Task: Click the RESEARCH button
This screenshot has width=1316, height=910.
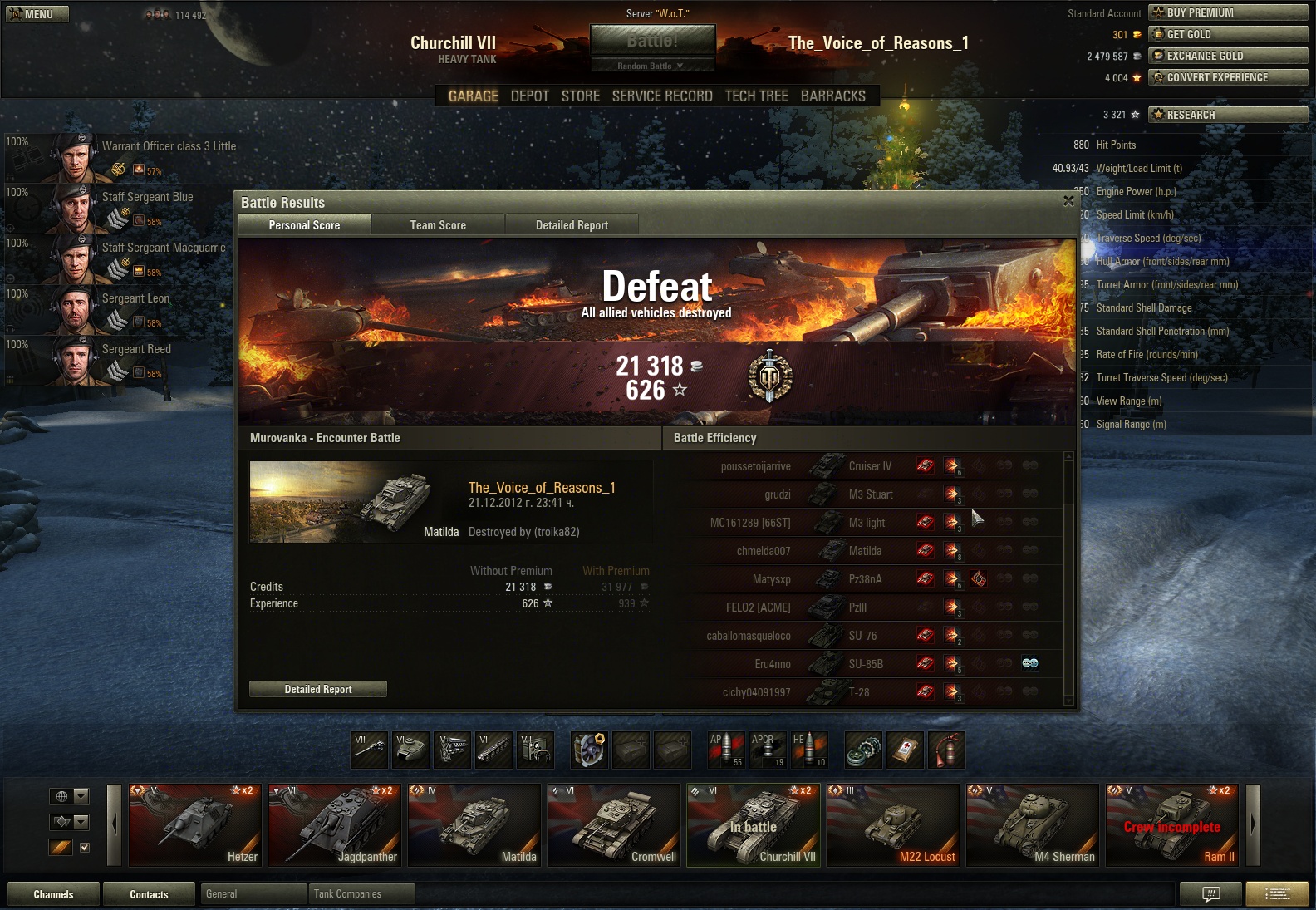Action: [x=1228, y=115]
